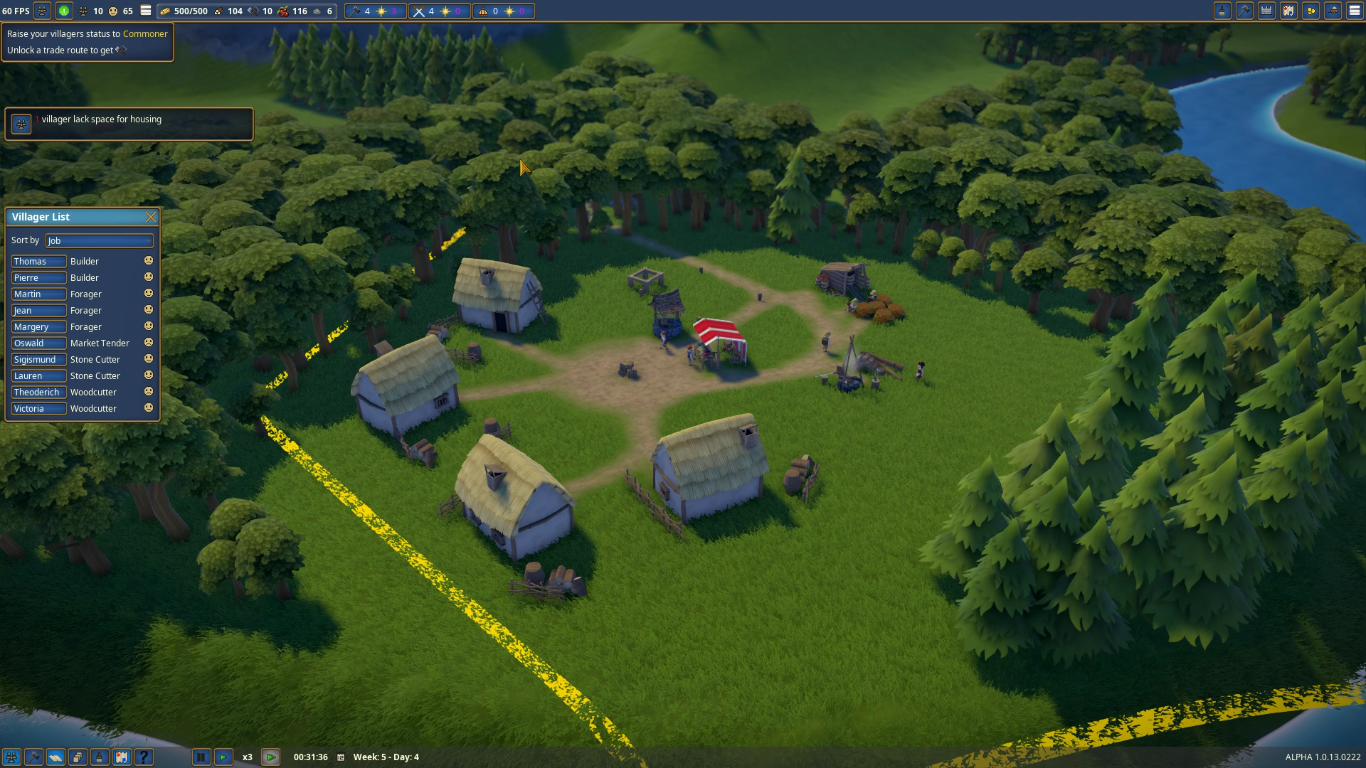Open the help question mark button

pos(144,757)
